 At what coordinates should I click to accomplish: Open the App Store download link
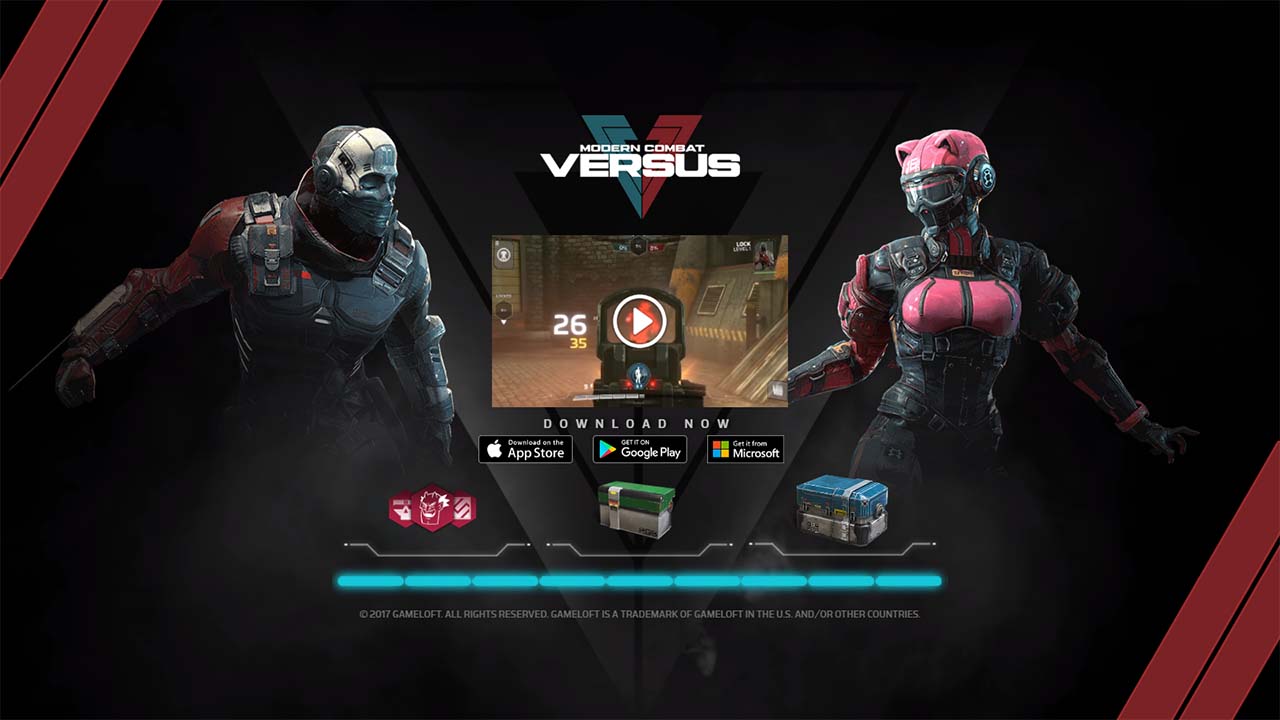(525, 449)
